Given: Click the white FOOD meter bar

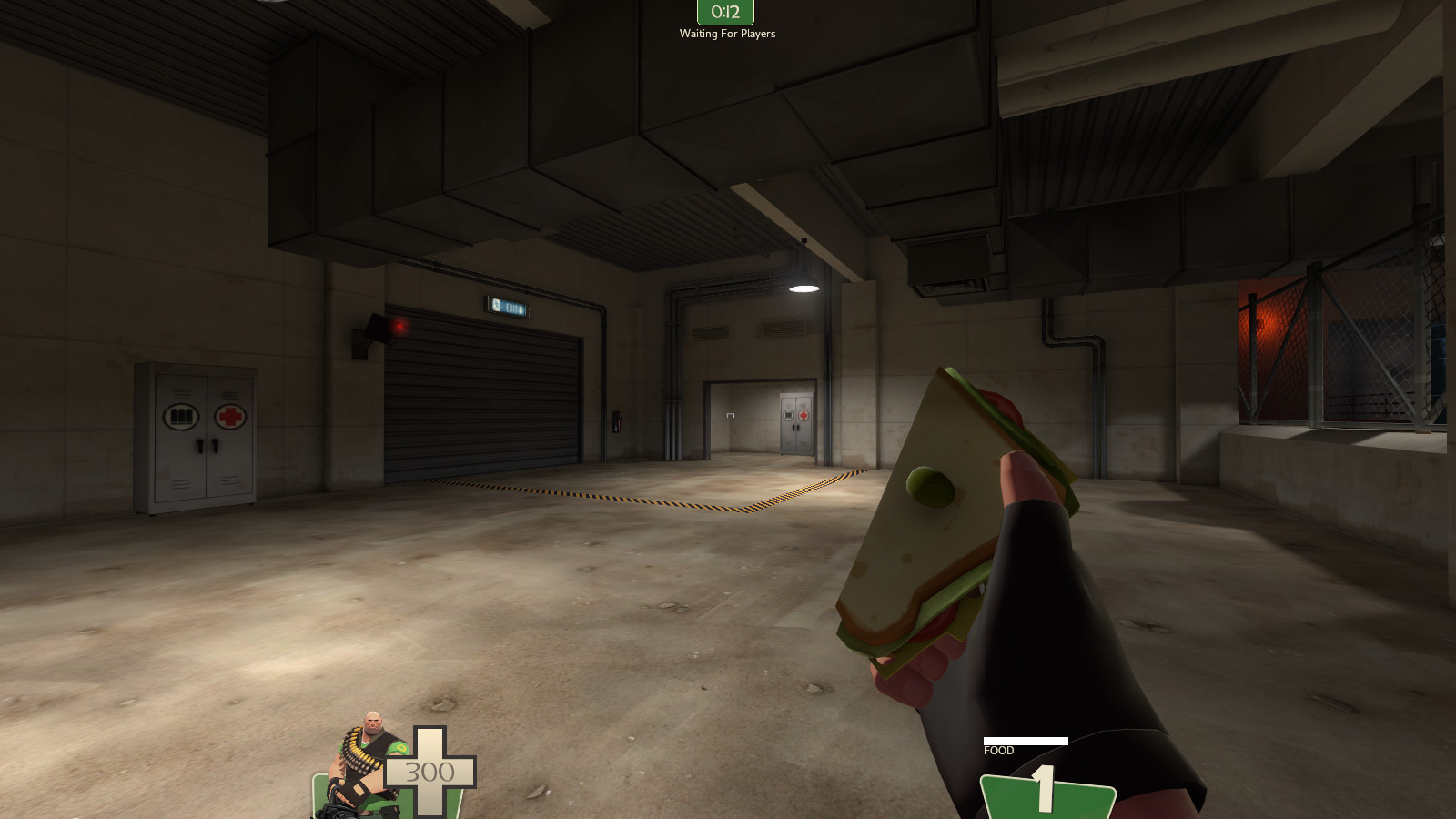Looking at the screenshot, I should pyautogui.click(x=1025, y=739).
